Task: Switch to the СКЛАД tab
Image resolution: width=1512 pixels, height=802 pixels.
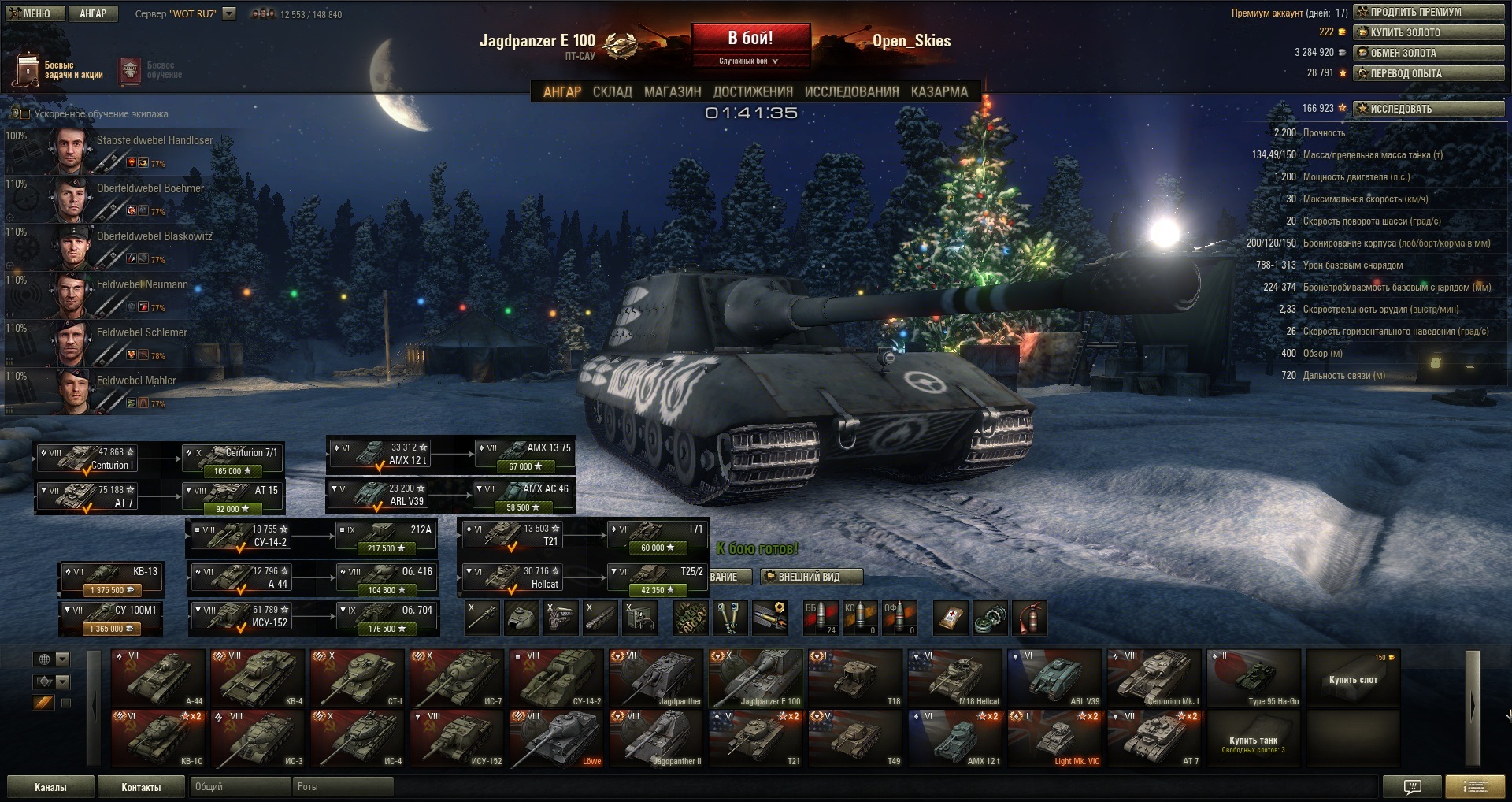Action: click(612, 92)
